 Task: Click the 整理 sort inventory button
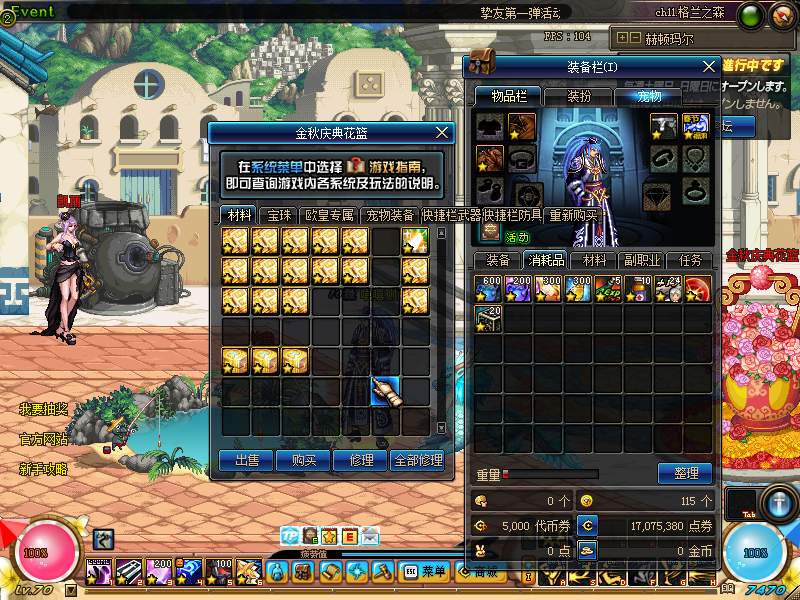685,473
